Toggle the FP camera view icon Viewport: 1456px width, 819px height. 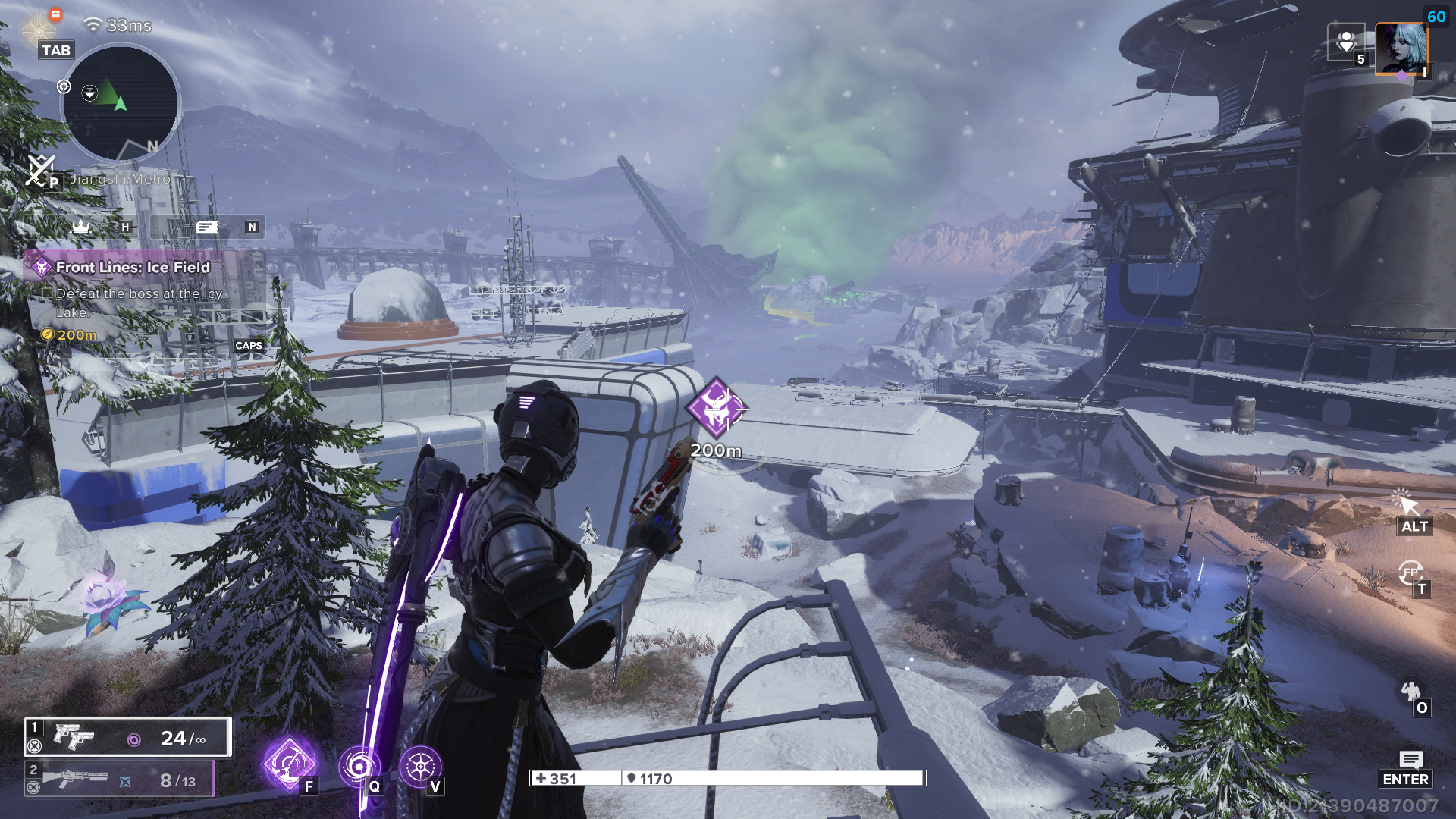point(1410,573)
